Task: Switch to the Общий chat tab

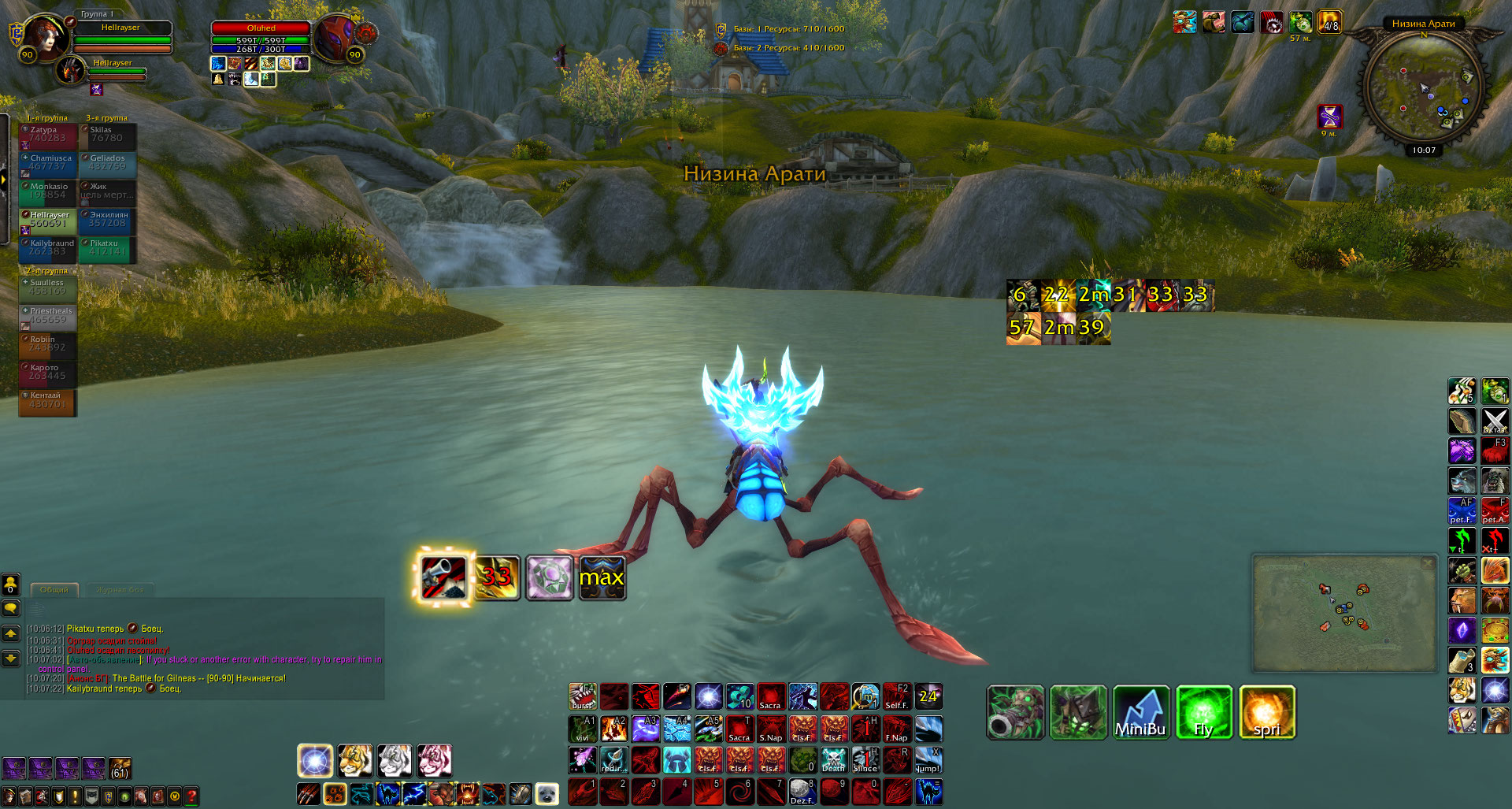Action: tap(54, 589)
